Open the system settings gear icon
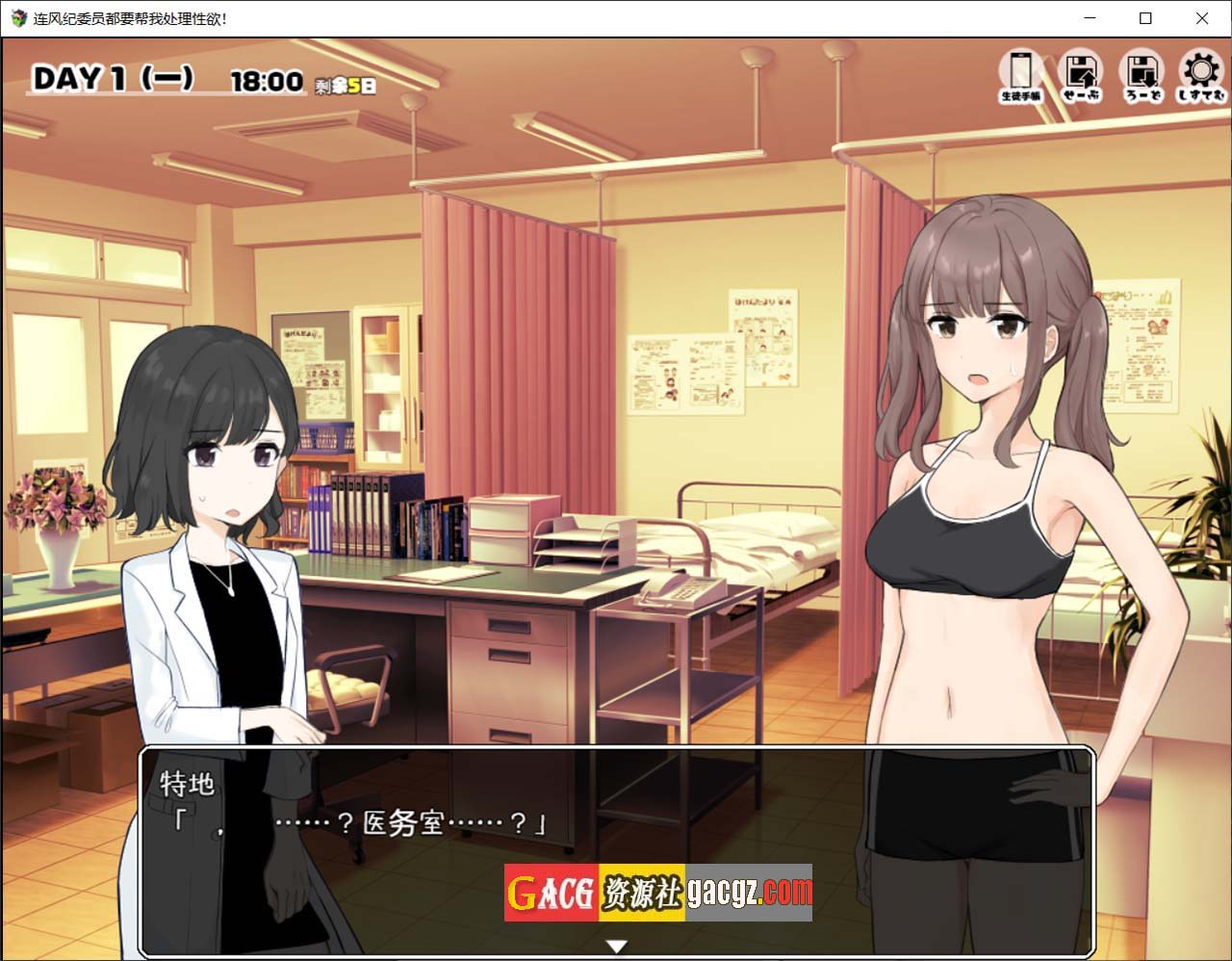1232x961 pixels. 1200,73
